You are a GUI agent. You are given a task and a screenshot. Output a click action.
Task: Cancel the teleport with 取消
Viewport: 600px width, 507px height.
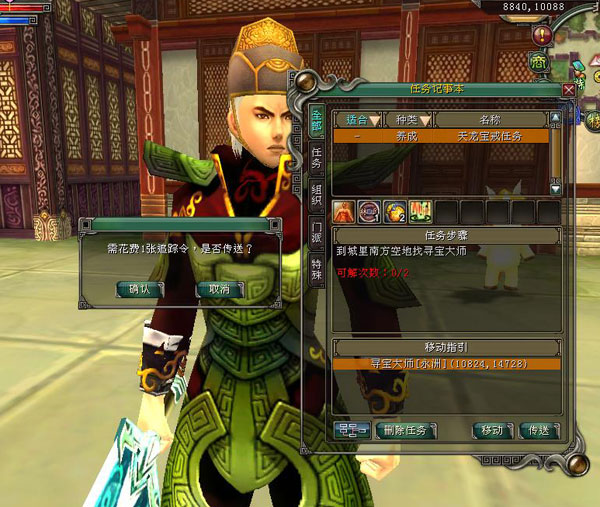pos(219,288)
